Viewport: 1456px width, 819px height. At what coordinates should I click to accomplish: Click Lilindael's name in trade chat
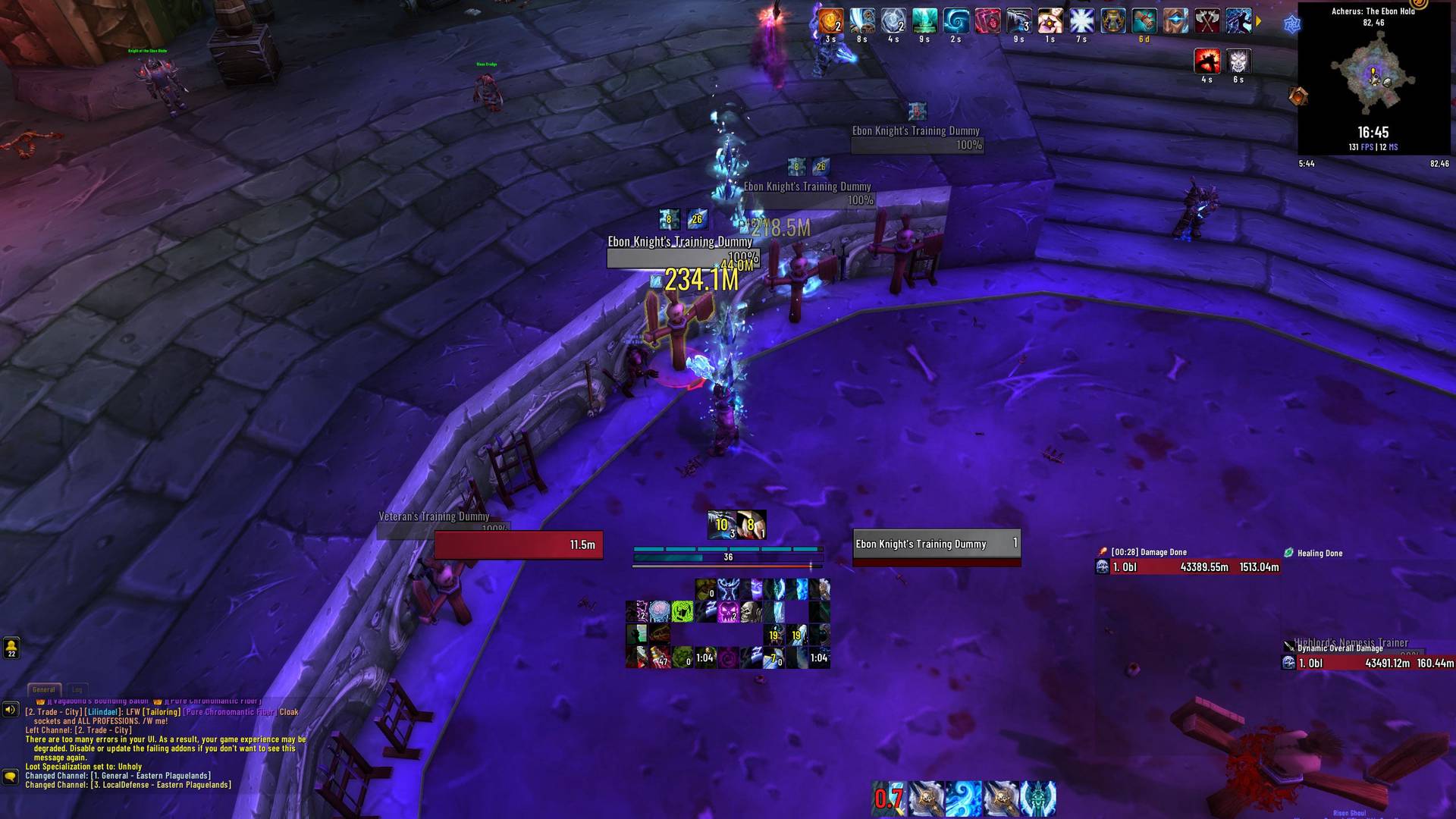pyautogui.click(x=102, y=713)
